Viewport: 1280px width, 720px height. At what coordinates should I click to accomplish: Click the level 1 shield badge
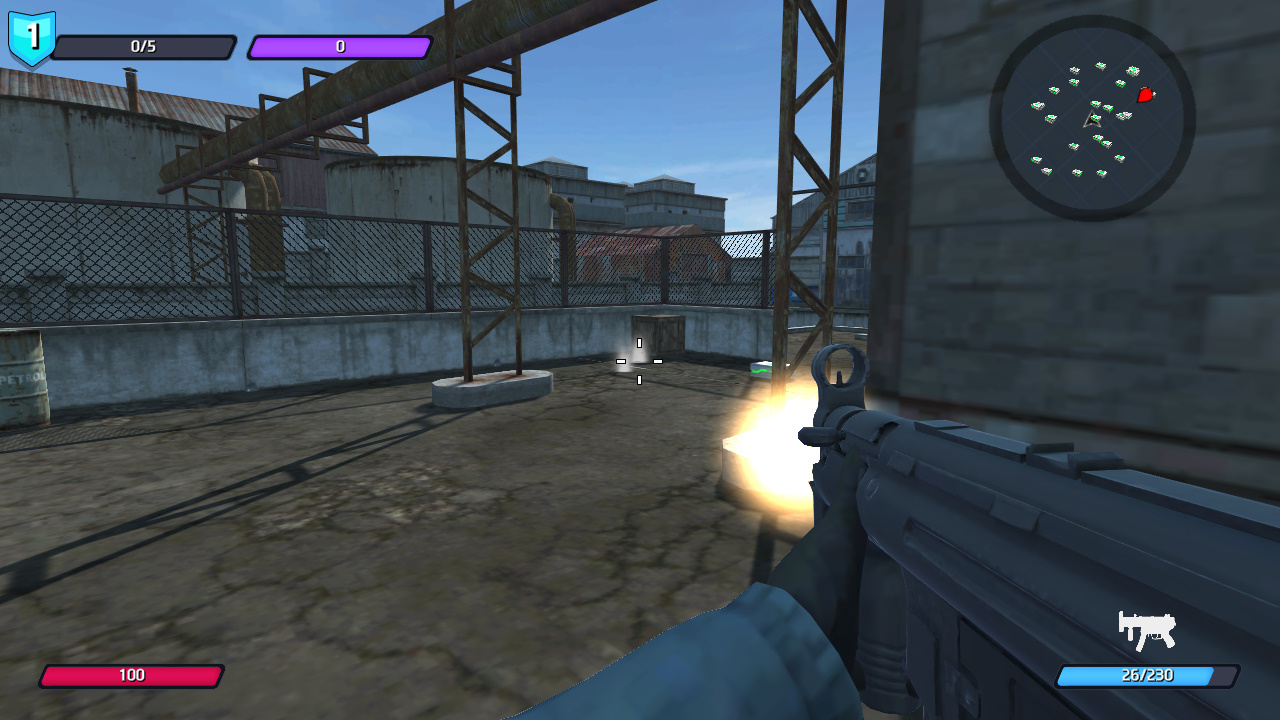pos(32,38)
